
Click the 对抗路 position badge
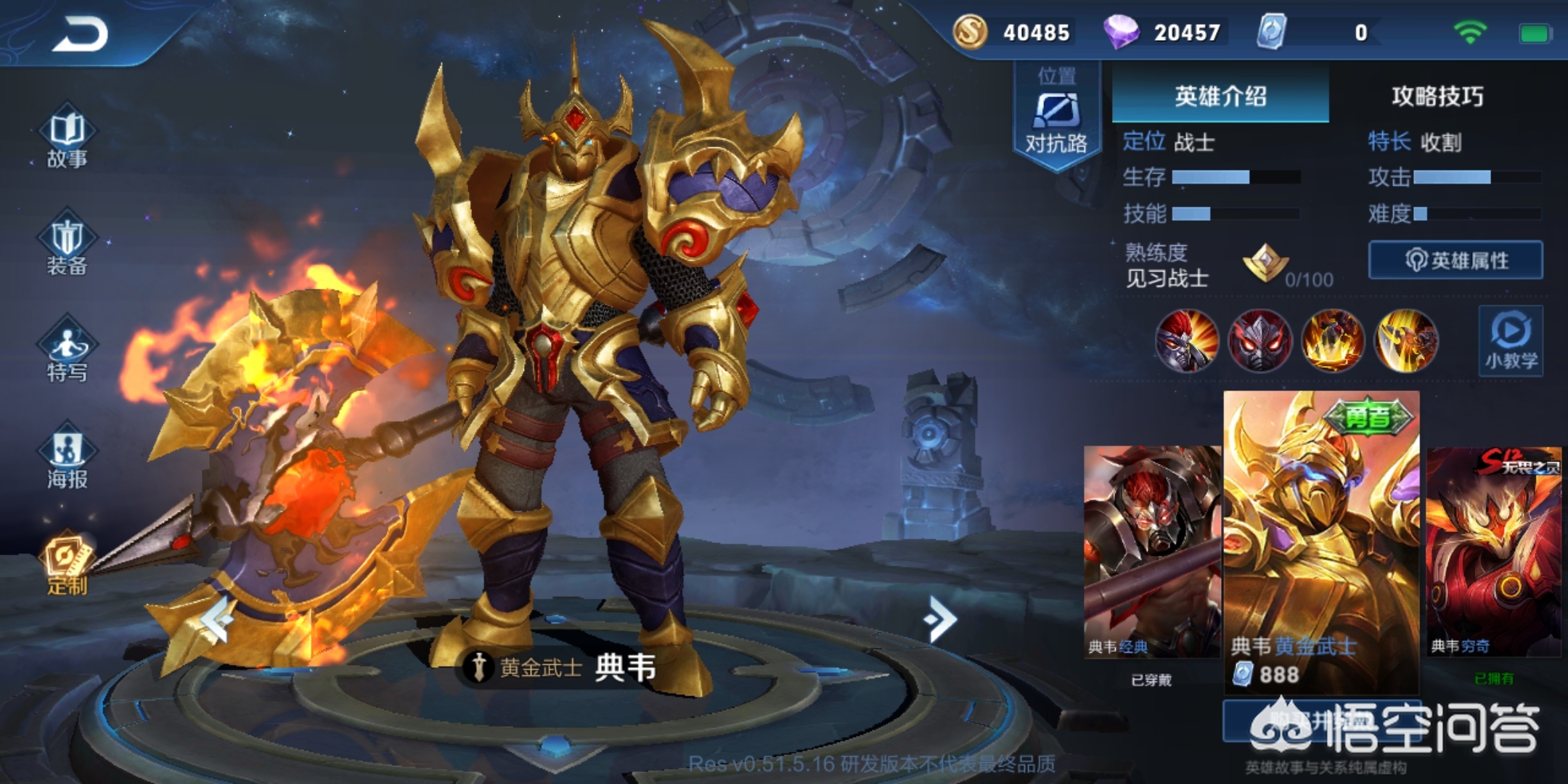pos(1056,118)
